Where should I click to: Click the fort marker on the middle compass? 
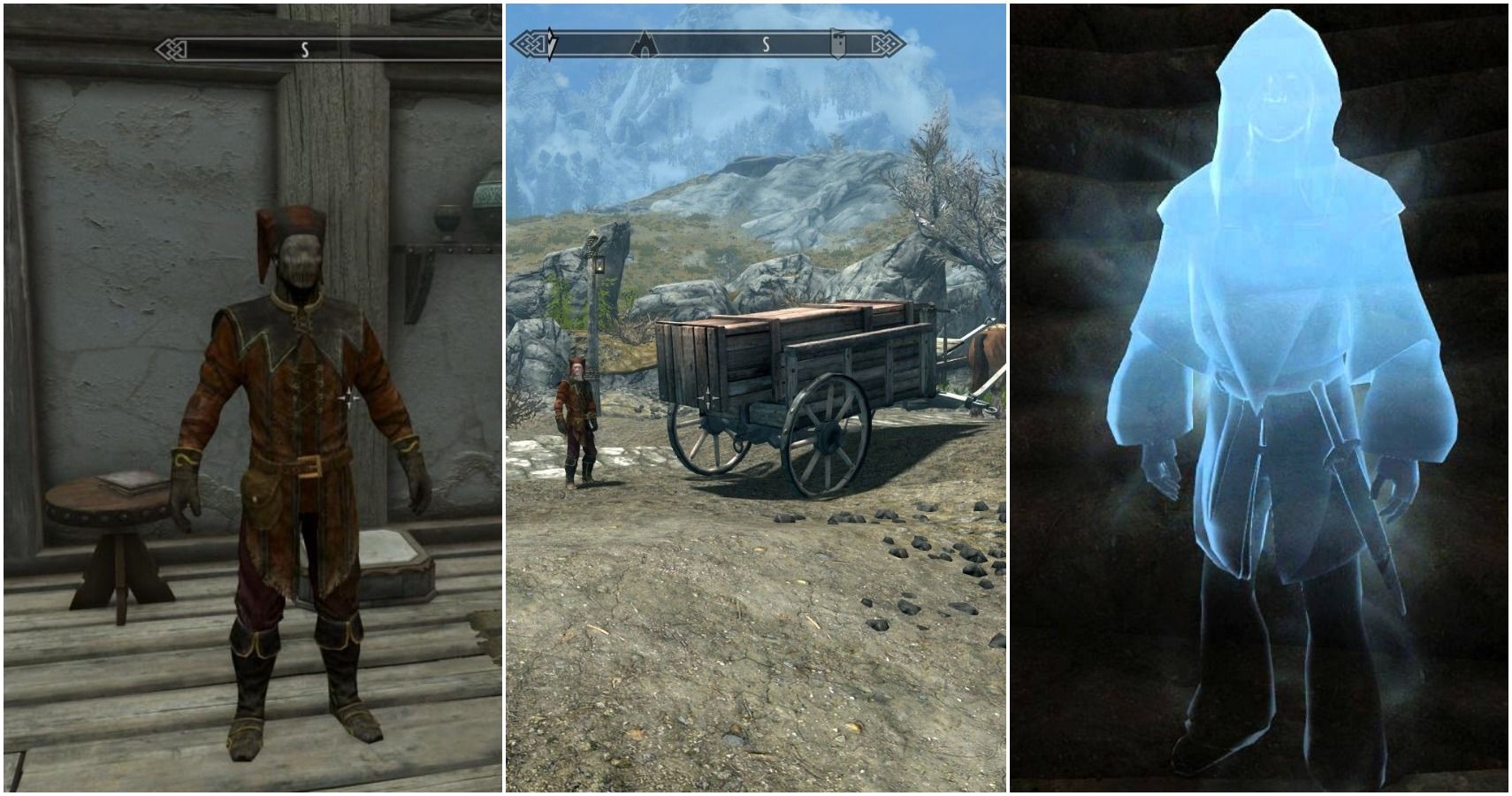pos(837,43)
